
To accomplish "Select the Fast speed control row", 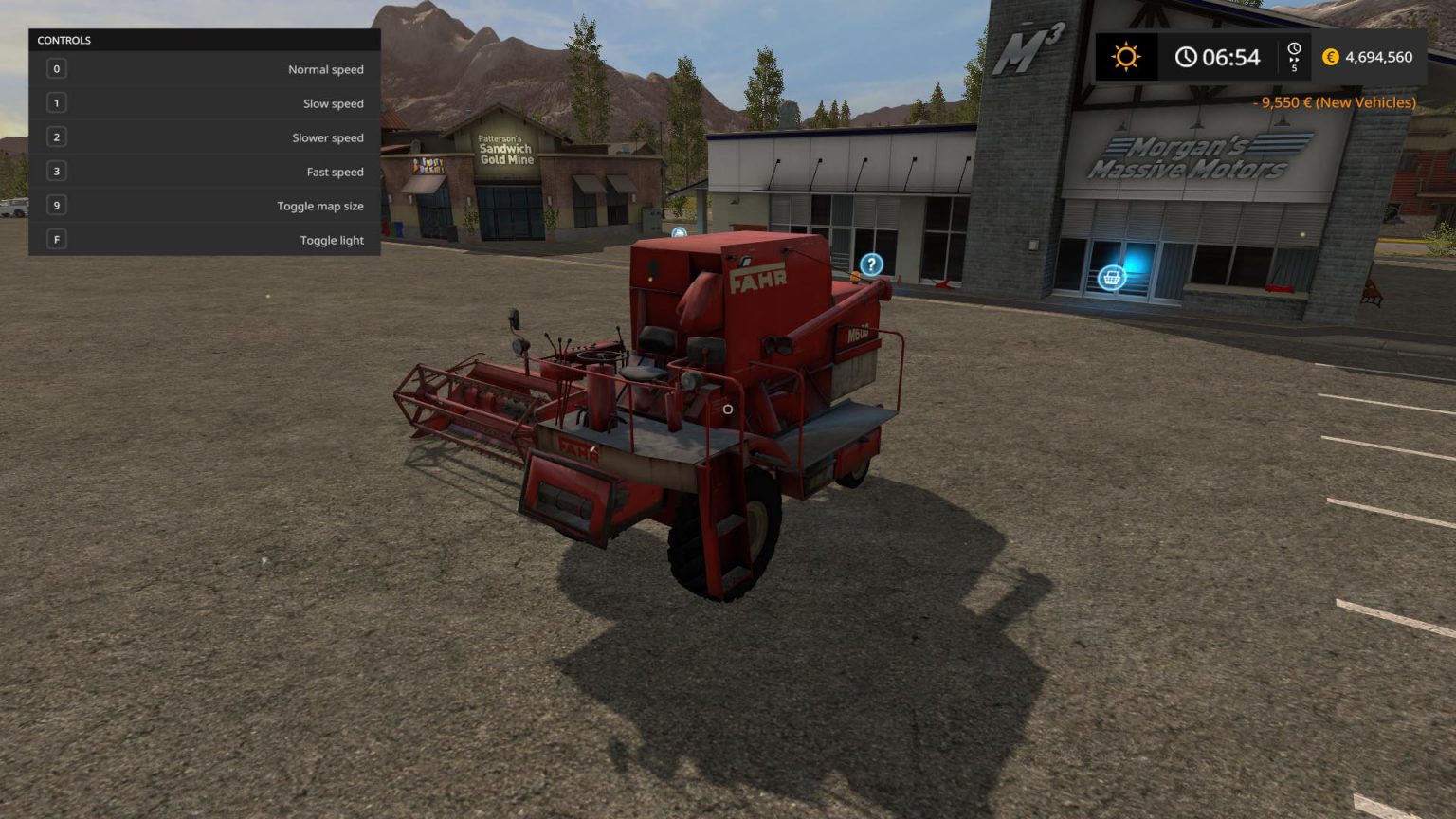I will pos(206,172).
